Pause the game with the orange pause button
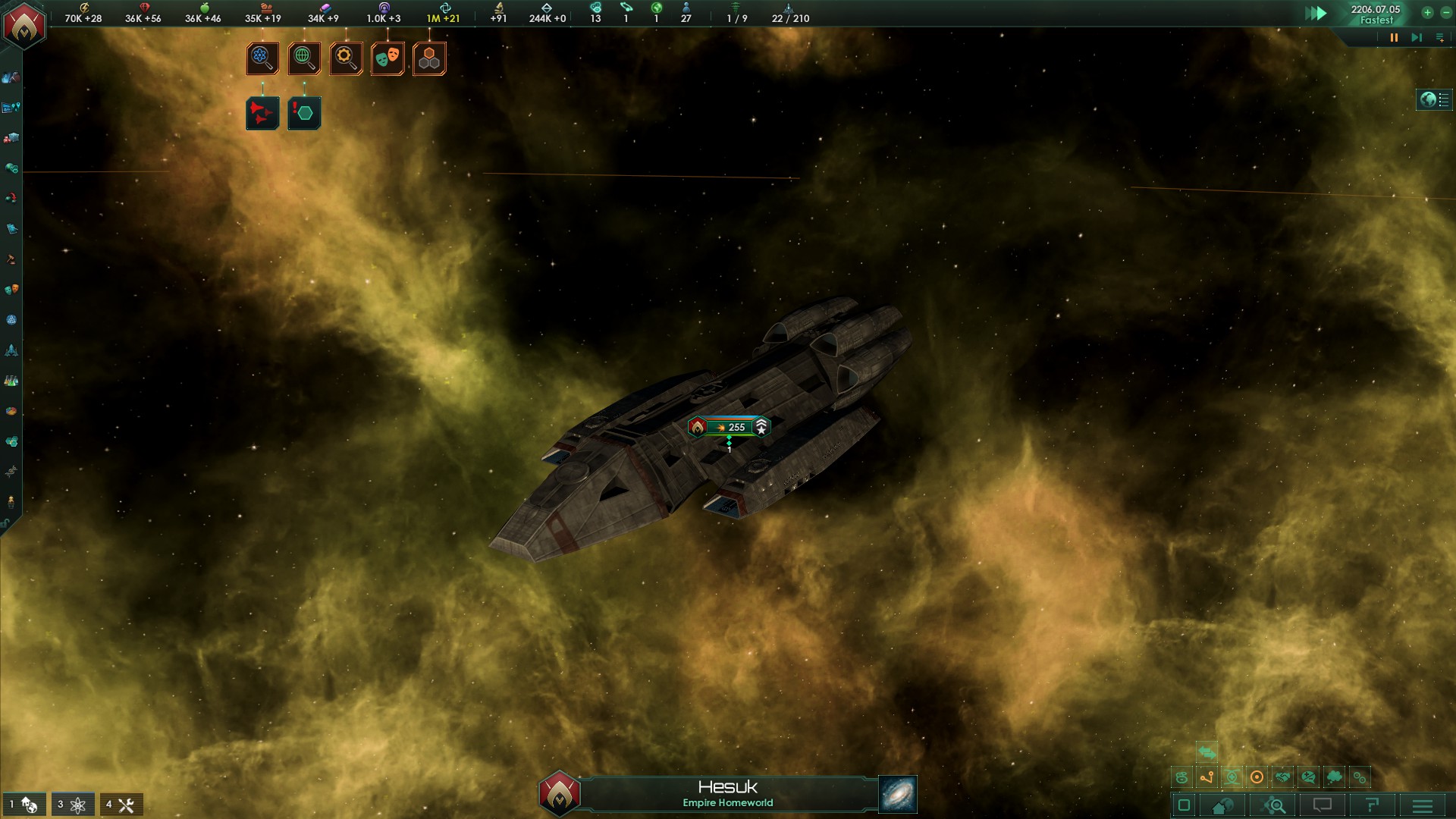Image resolution: width=1456 pixels, height=819 pixels. (1394, 37)
